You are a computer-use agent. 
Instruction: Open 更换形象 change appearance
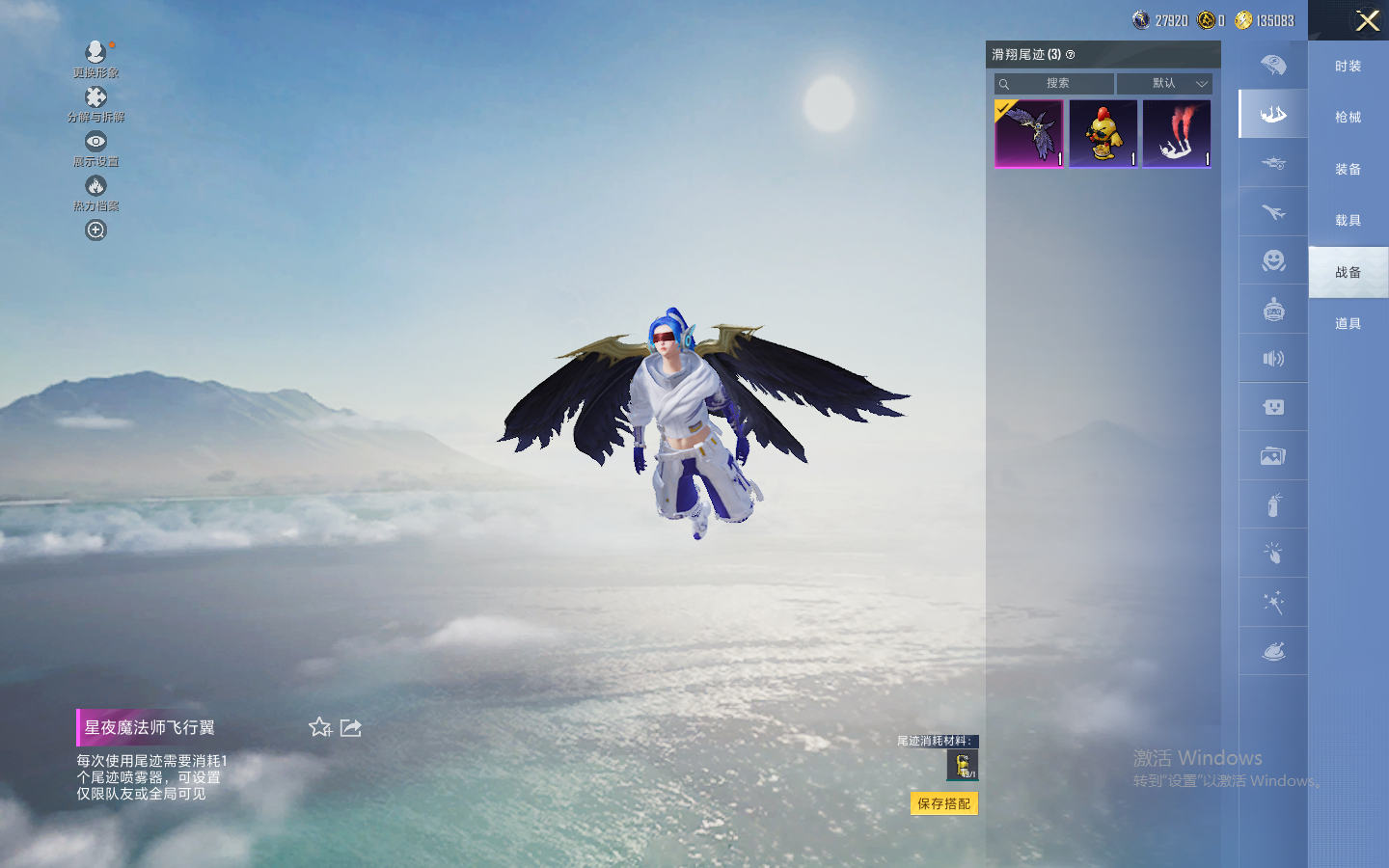coord(95,57)
